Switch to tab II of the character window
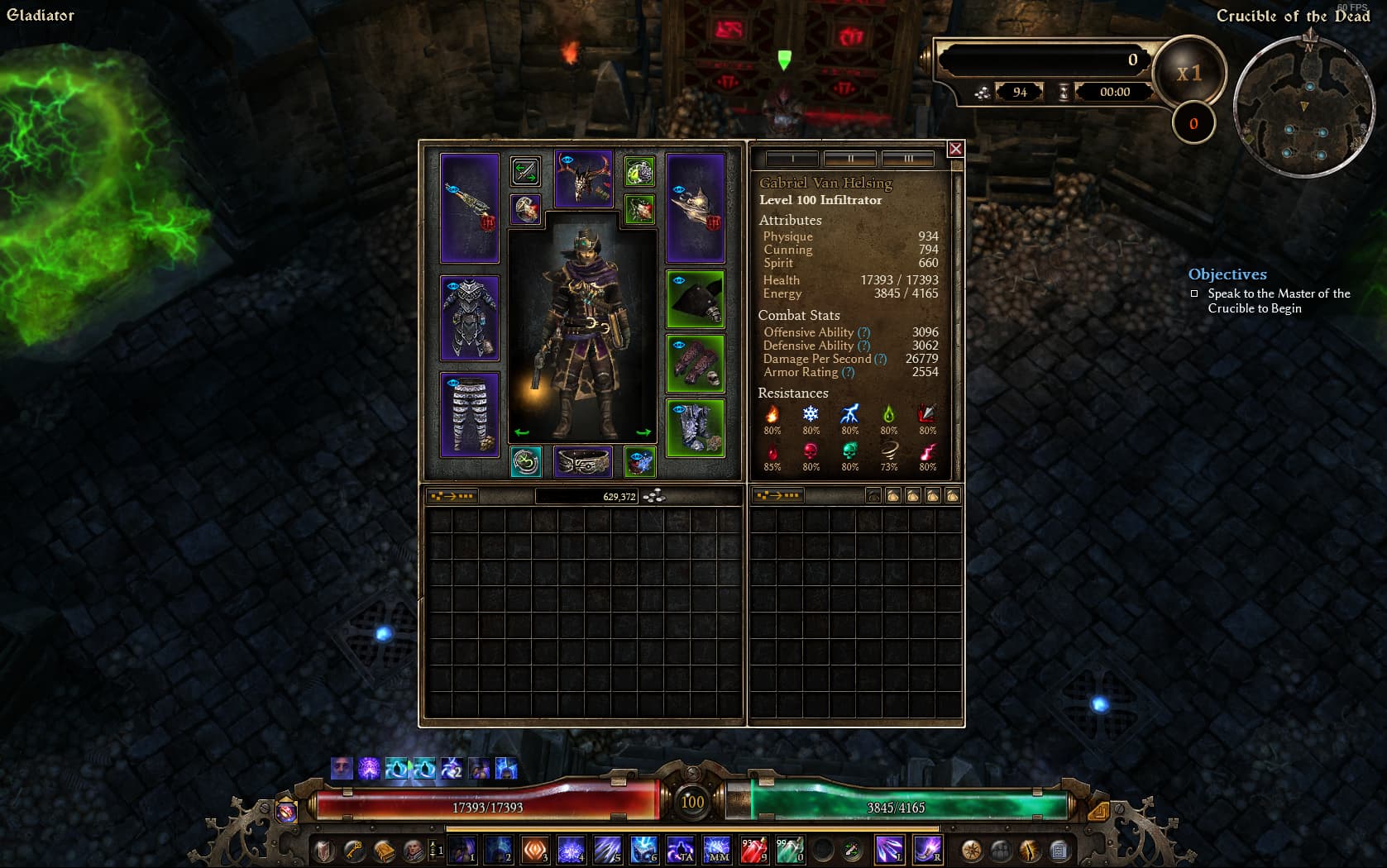1387x868 pixels. coord(852,159)
